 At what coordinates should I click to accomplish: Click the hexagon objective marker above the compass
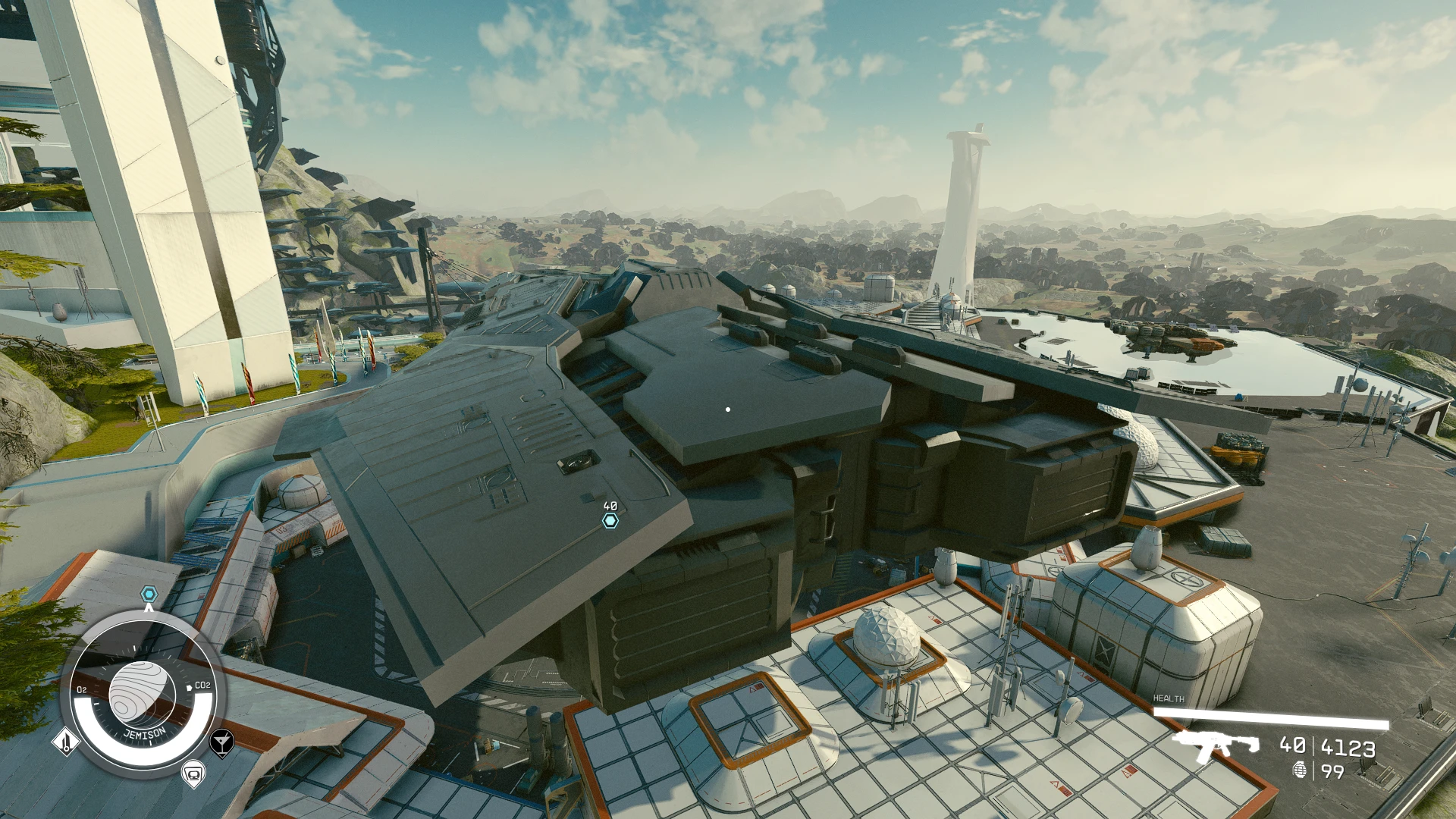[x=149, y=594]
